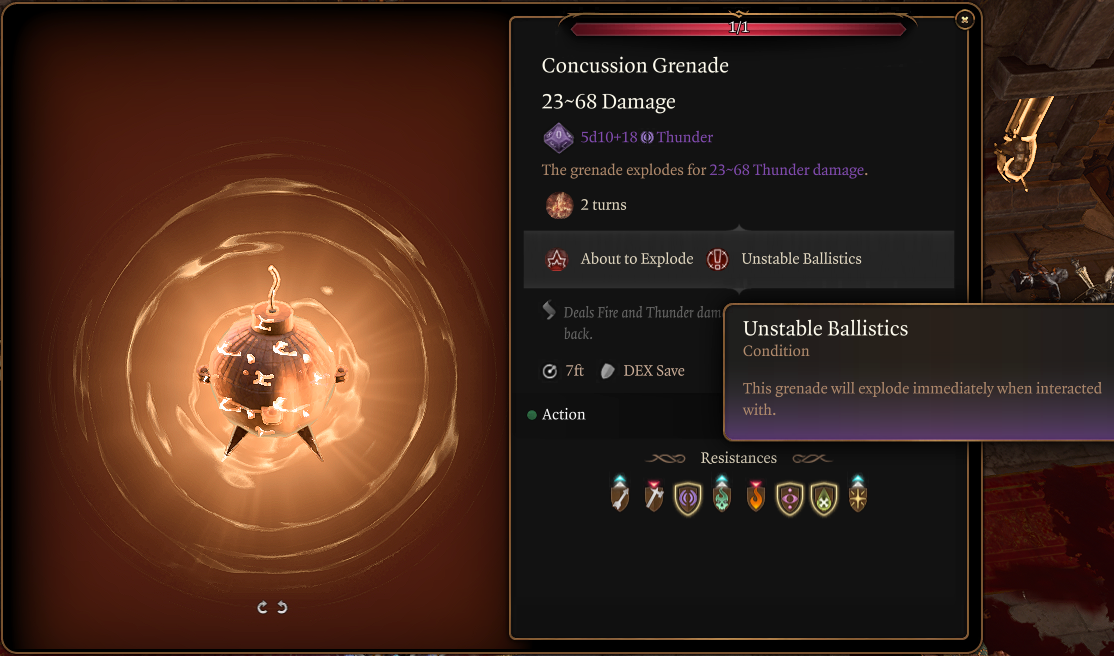This screenshot has width=1114, height=656.
Task: Close the Concussion Grenade examine panel
Action: (963, 19)
